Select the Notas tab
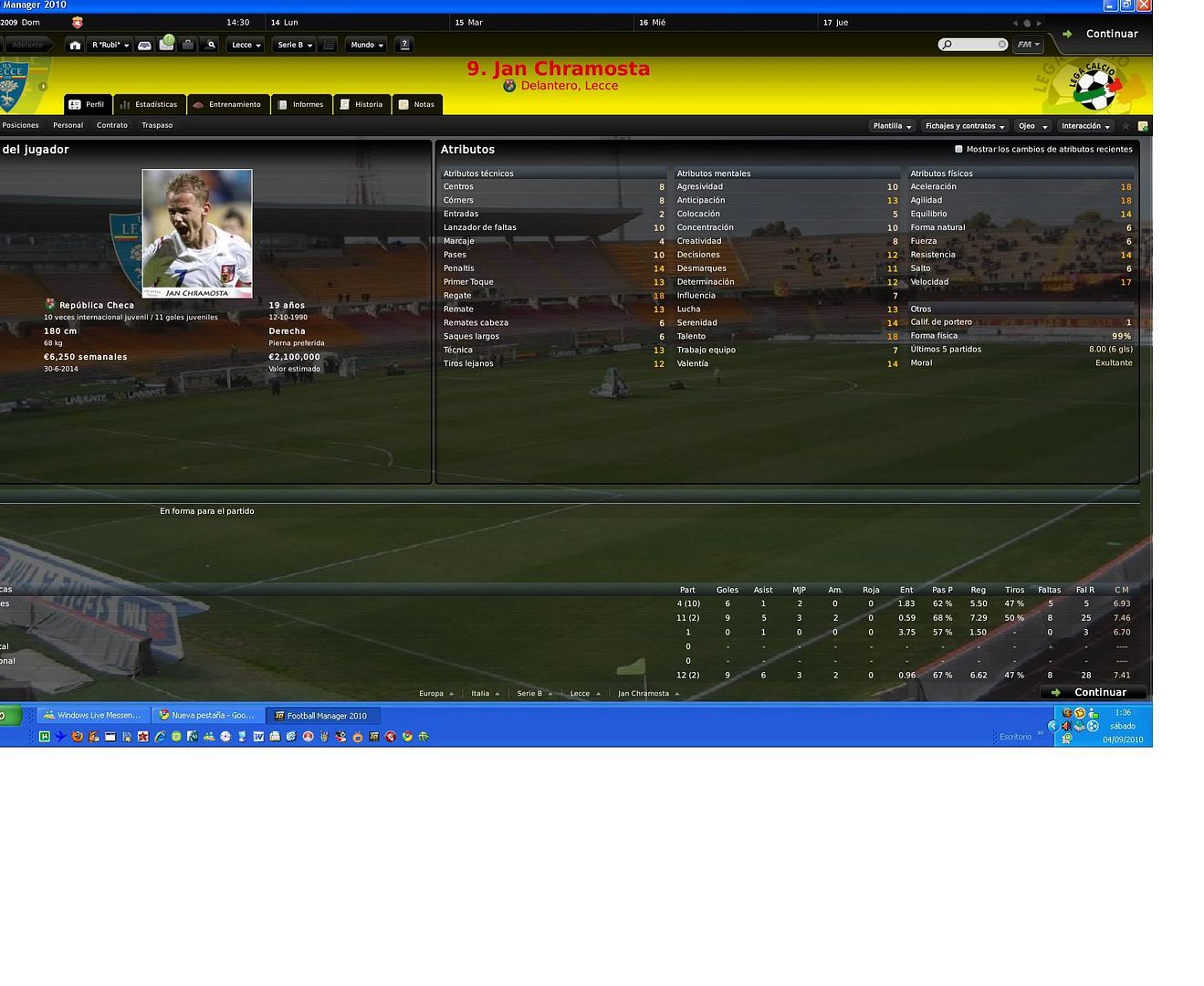This screenshot has height=986, width=1204. click(x=417, y=105)
